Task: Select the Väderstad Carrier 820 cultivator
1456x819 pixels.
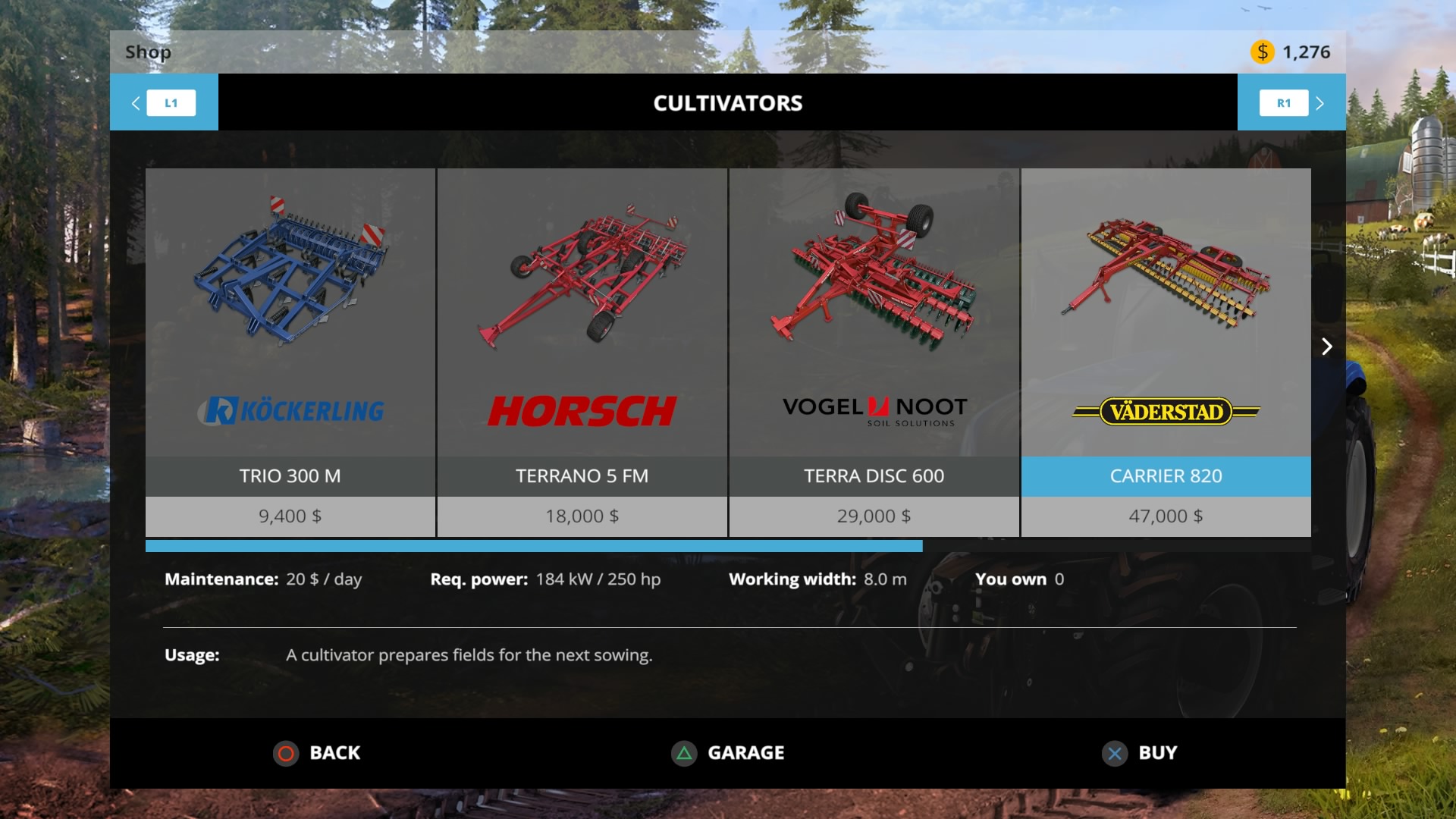Action: 1166,303
